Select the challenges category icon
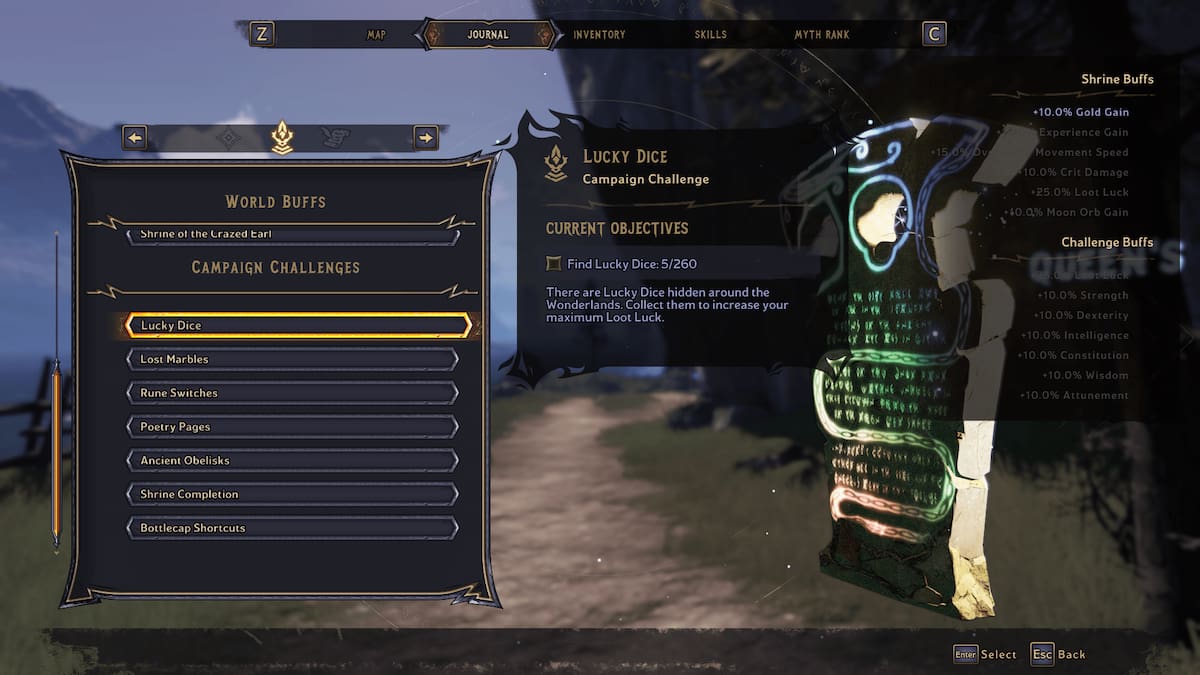This screenshot has height=675, width=1200. pos(282,138)
